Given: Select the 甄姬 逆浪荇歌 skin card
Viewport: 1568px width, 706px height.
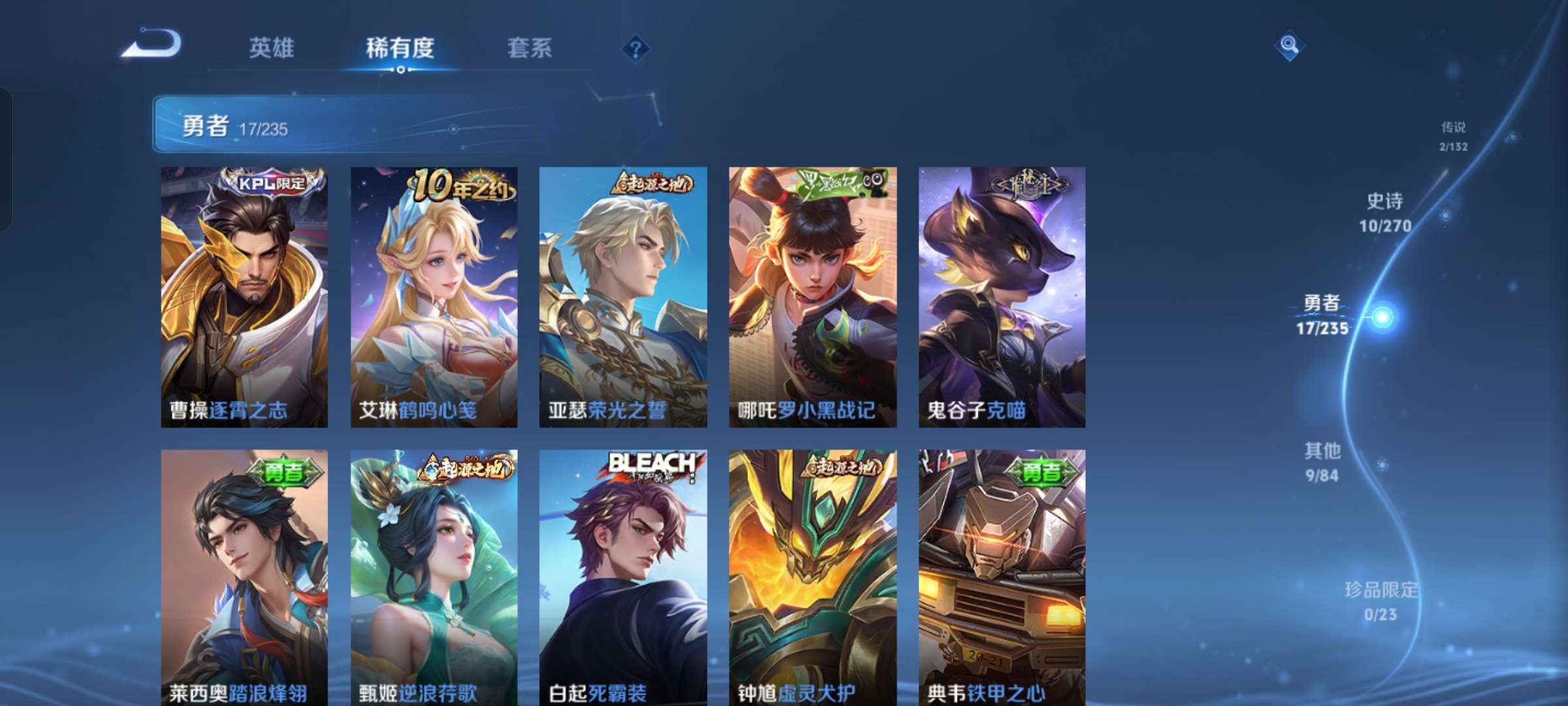Looking at the screenshot, I should coord(434,577).
